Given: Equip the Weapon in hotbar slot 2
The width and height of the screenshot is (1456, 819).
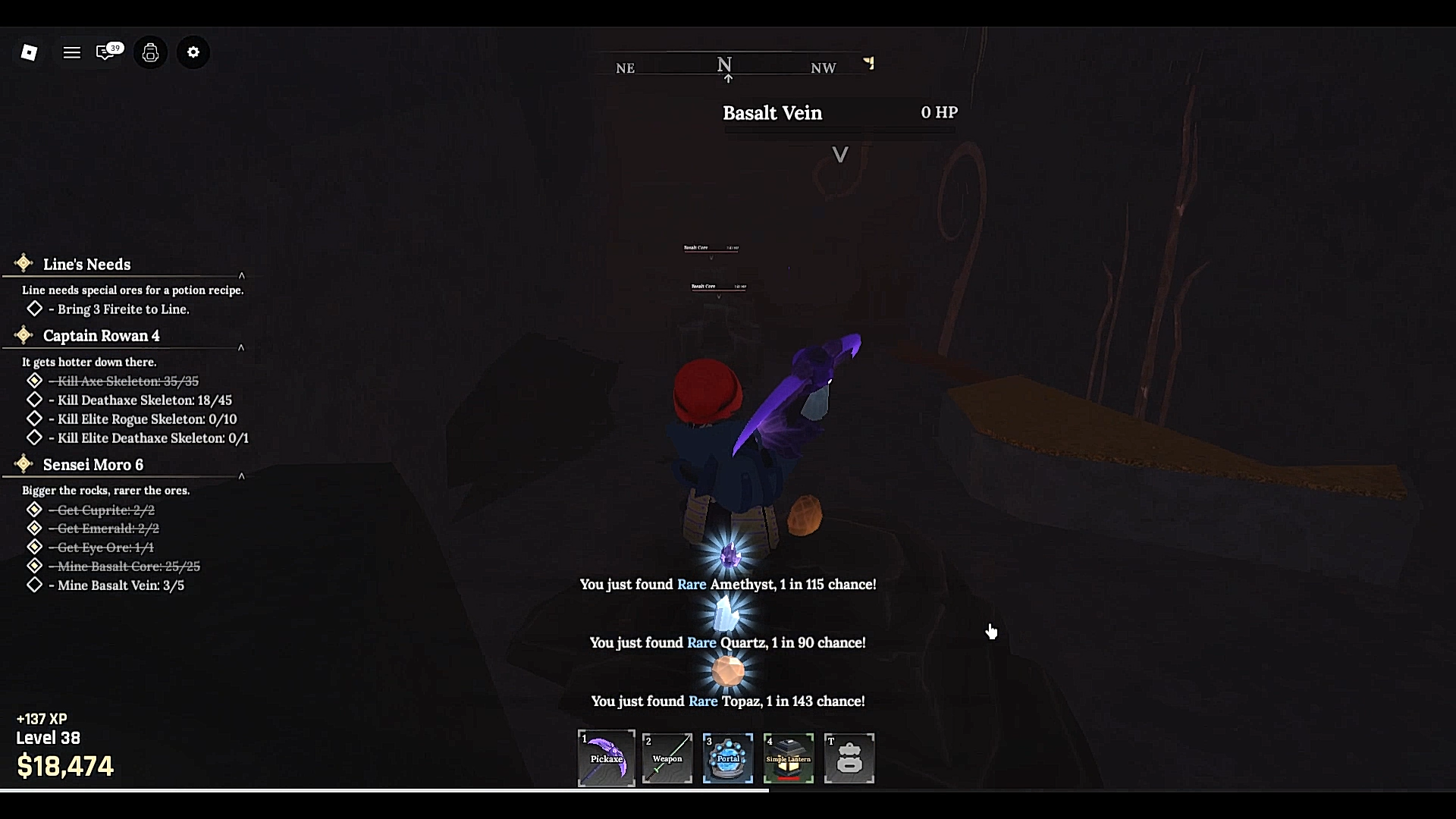Looking at the screenshot, I should pyautogui.click(x=667, y=758).
